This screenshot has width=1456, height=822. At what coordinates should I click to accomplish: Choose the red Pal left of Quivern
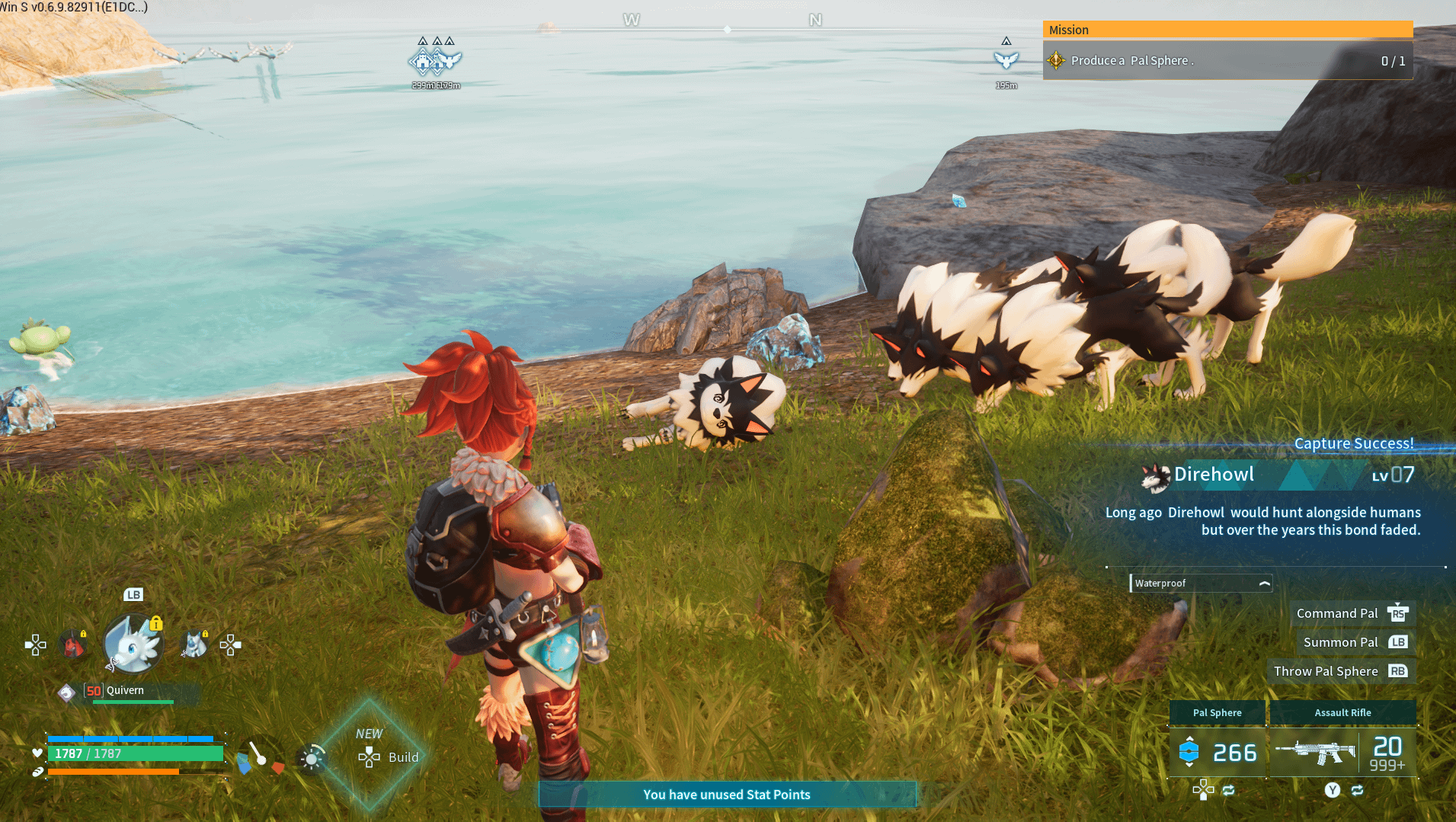[74, 645]
